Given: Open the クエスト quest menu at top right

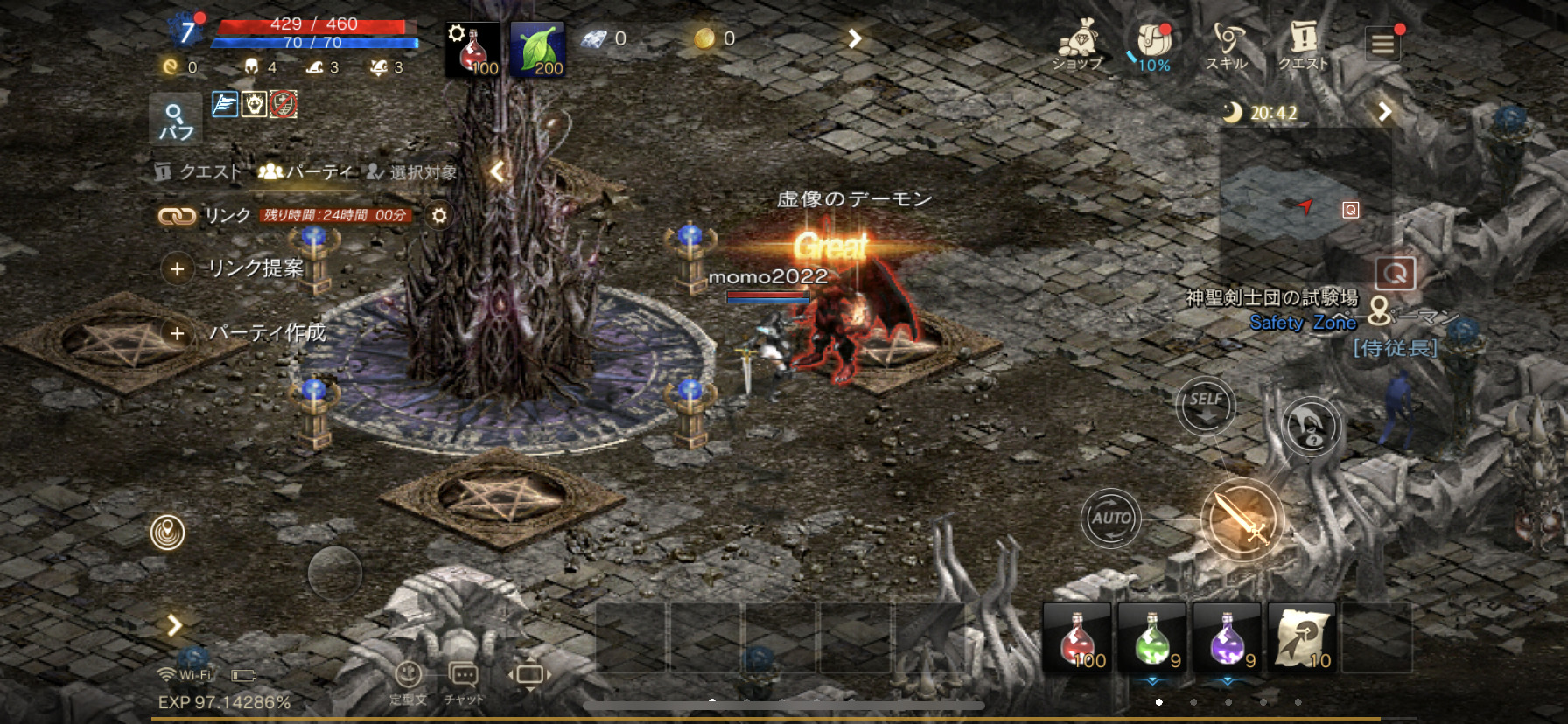Looking at the screenshot, I should click(x=1303, y=44).
